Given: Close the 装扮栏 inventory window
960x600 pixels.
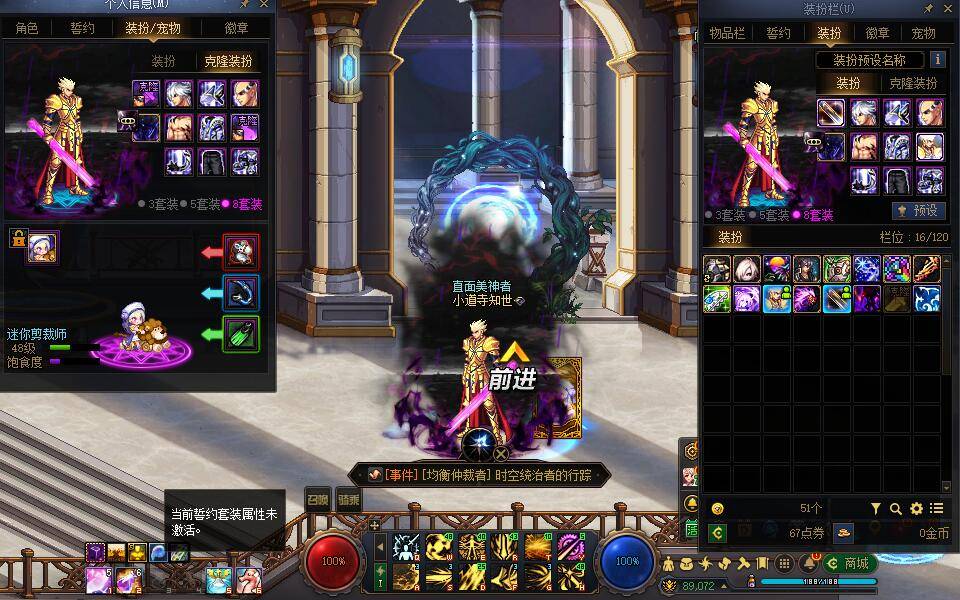Looking at the screenshot, I should coord(949,9).
